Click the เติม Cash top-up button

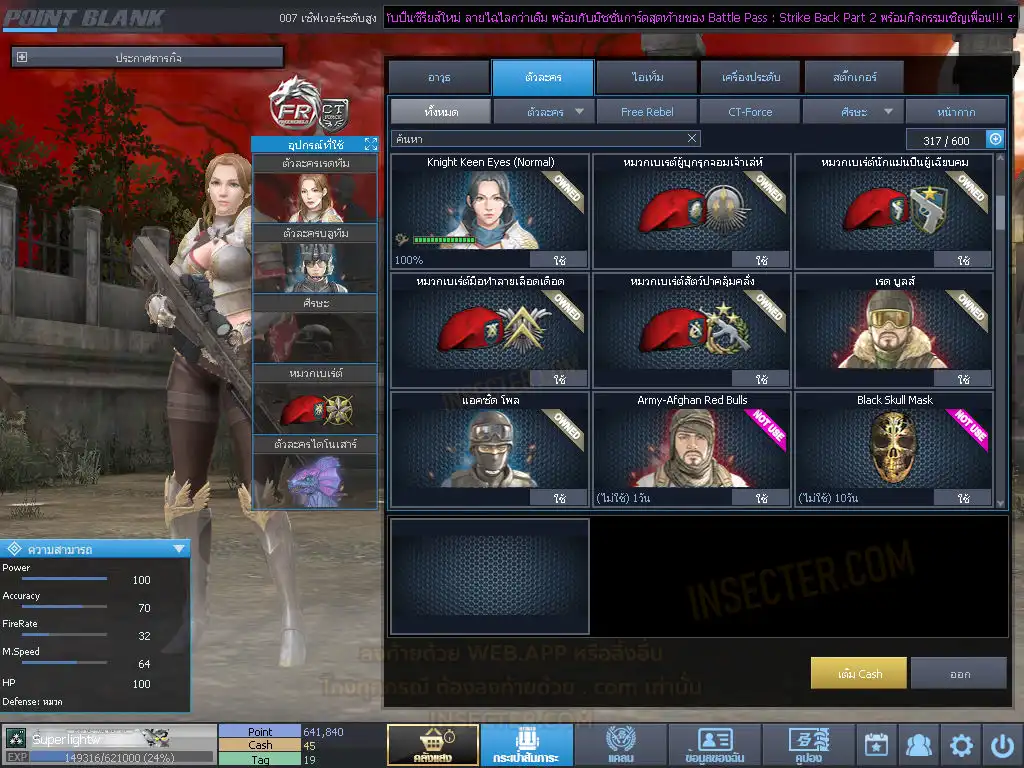point(859,673)
